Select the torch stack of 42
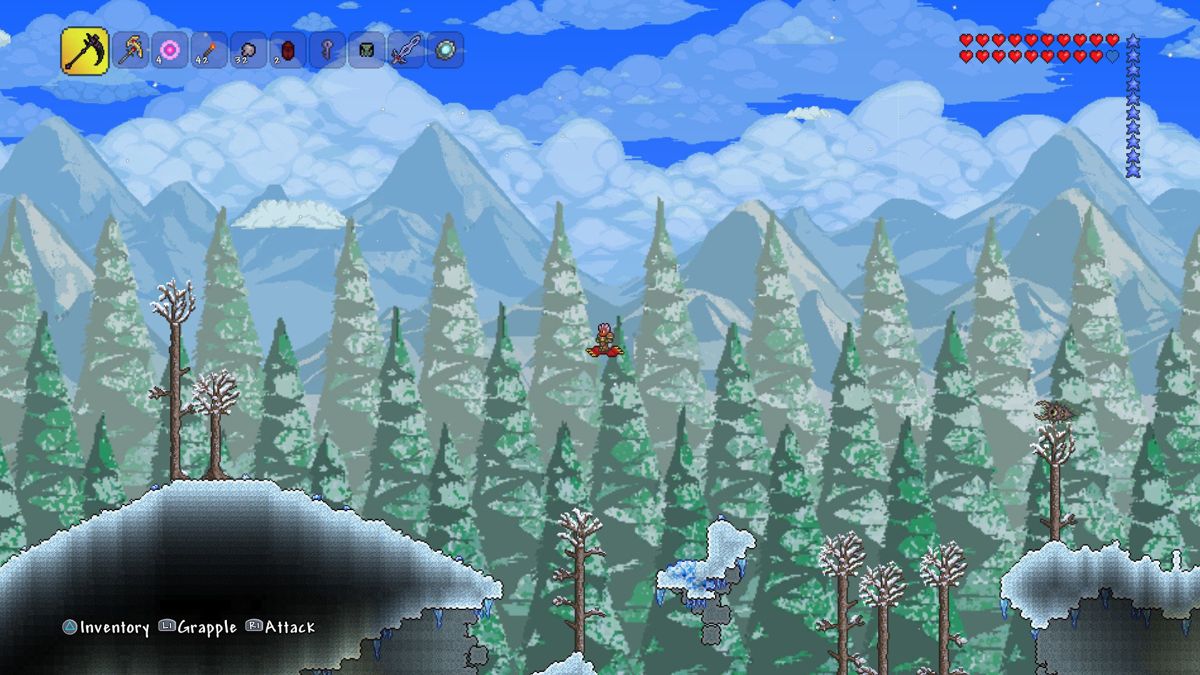This screenshot has width=1200, height=675. (209, 50)
